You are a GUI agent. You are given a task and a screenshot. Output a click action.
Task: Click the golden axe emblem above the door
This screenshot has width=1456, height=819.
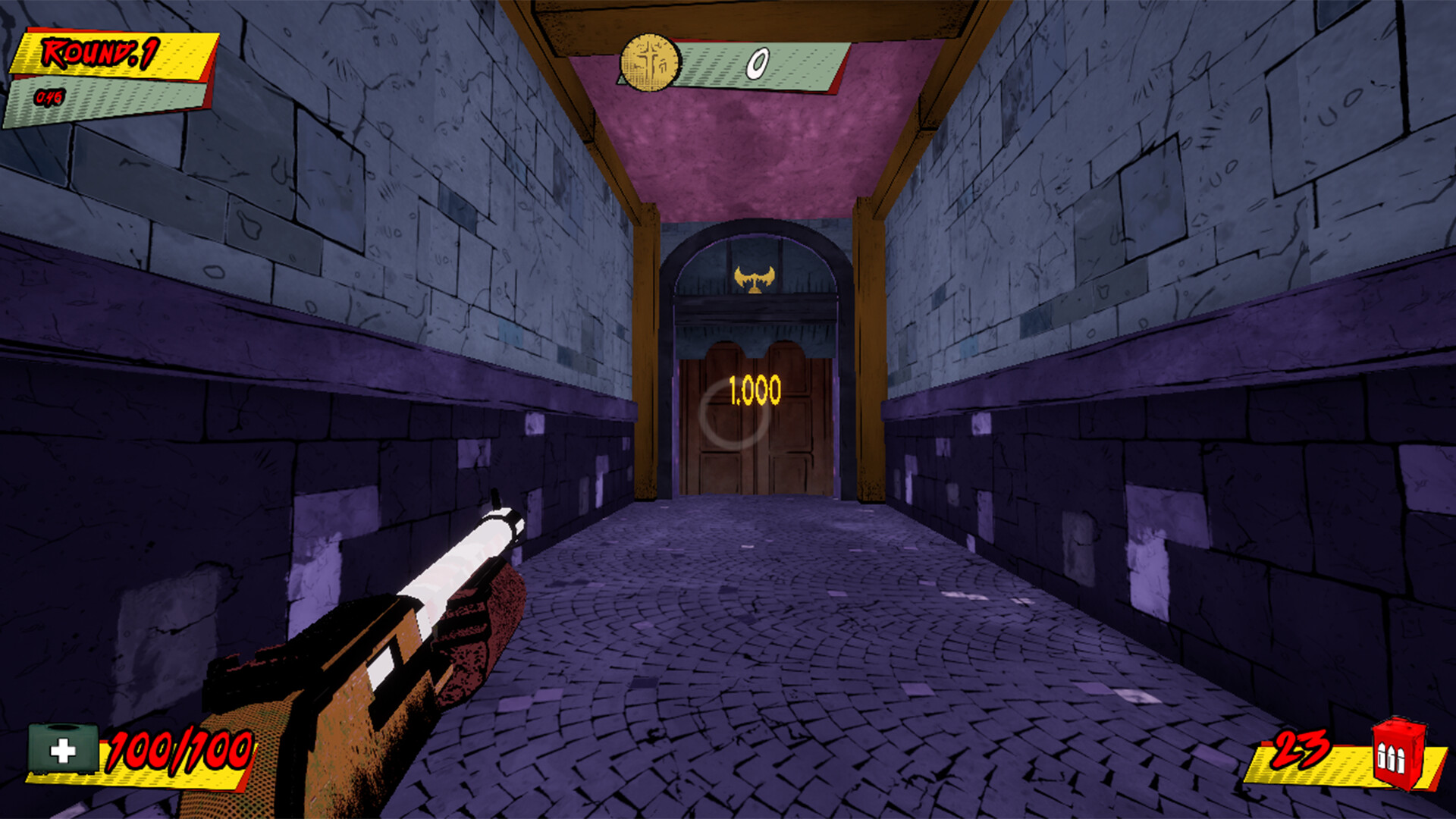(756, 280)
